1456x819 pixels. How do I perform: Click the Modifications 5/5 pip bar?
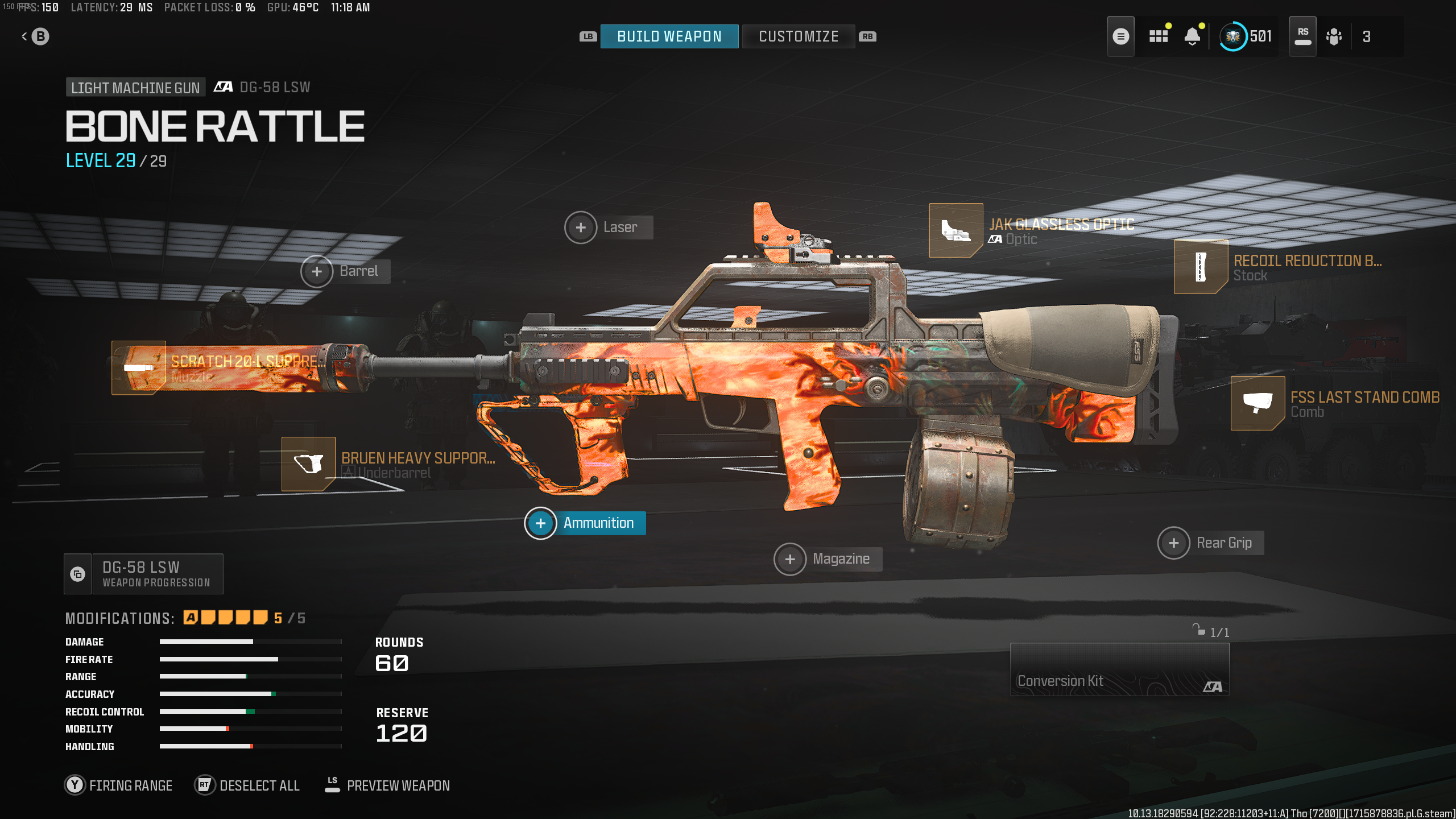point(225,617)
